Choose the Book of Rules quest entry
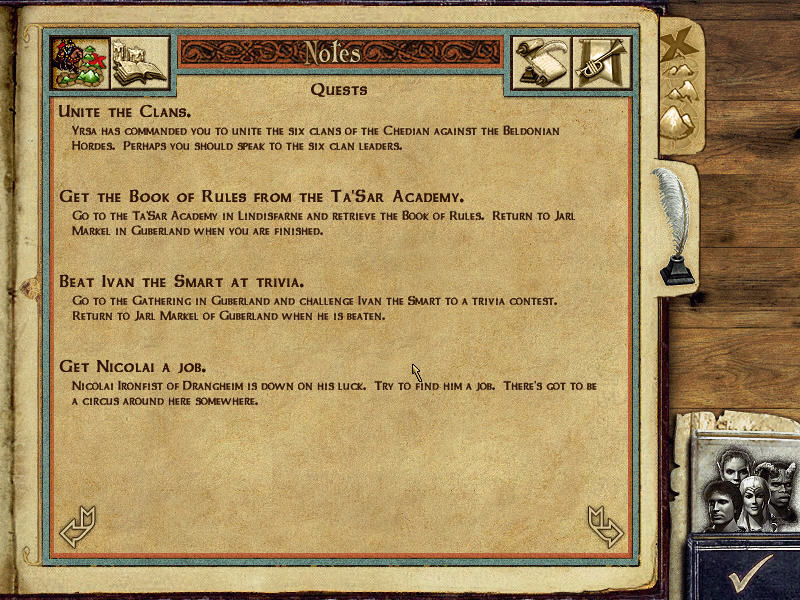Viewport: 800px width, 600px height. (x=262, y=196)
